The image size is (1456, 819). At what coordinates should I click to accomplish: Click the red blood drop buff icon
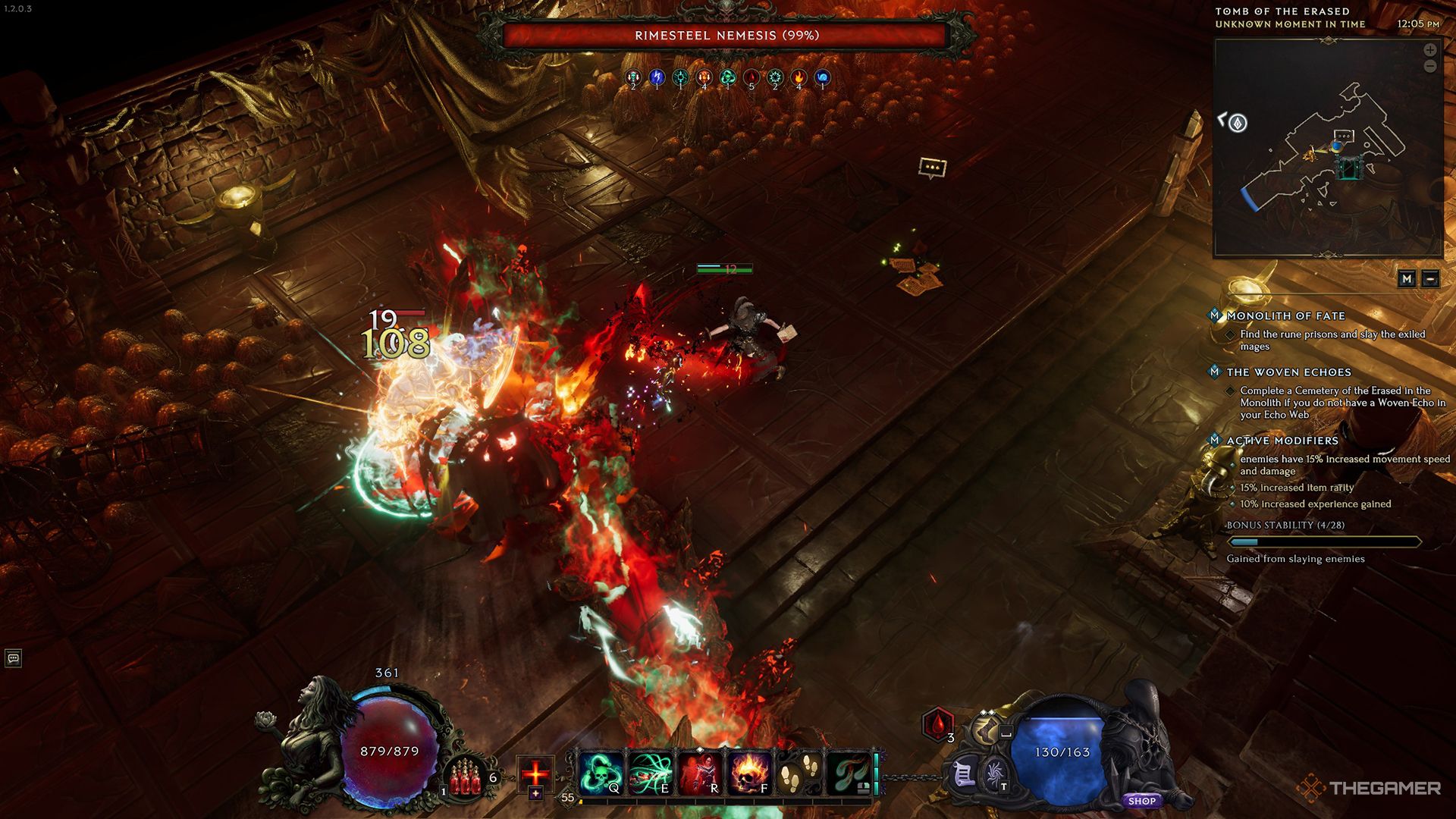[938, 724]
